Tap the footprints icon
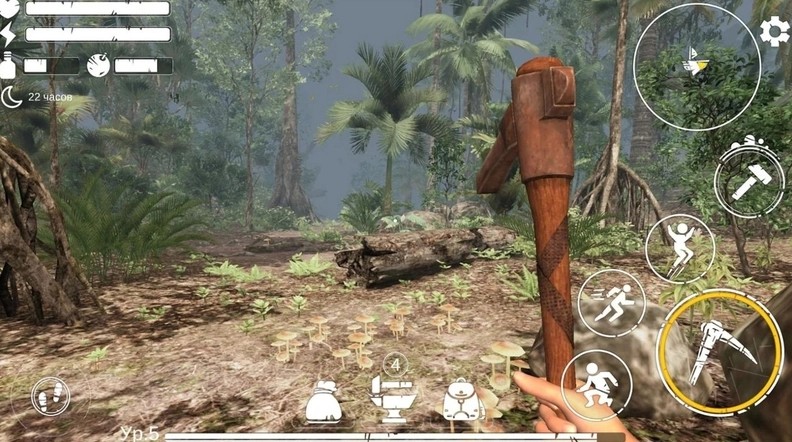This screenshot has width=792, height=442. tap(51, 397)
